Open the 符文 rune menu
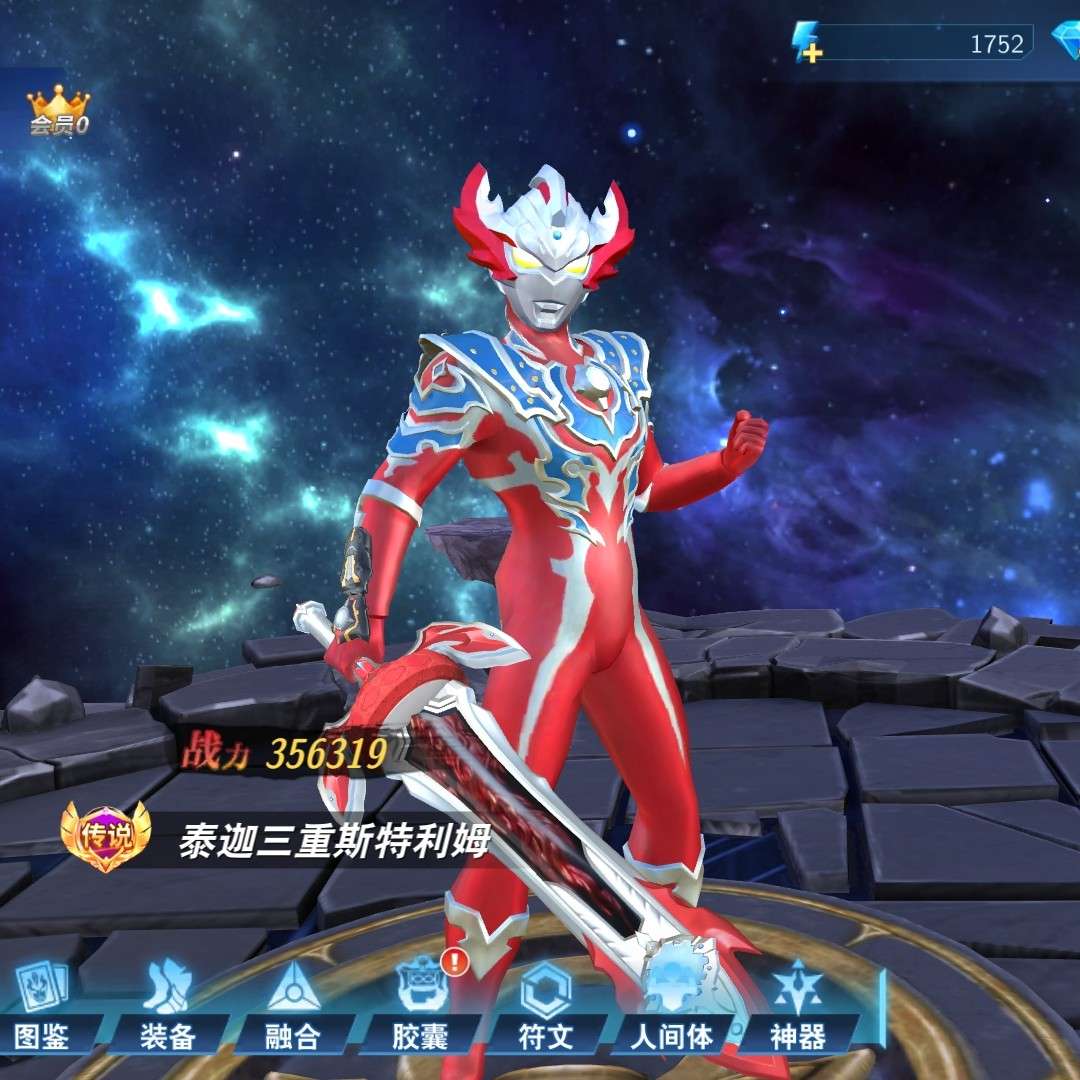The height and width of the screenshot is (1080, 1080). coord(546,1005)
